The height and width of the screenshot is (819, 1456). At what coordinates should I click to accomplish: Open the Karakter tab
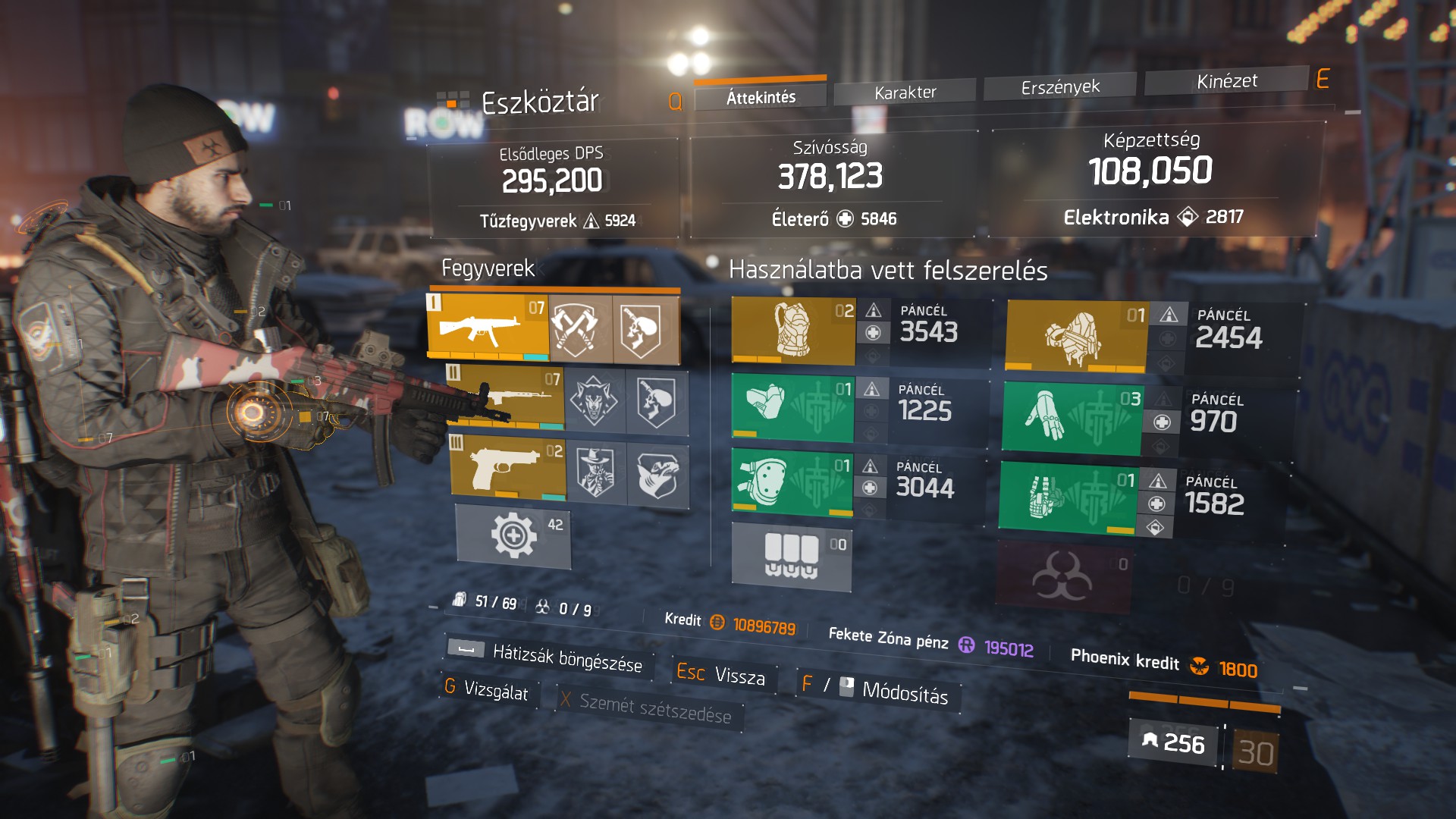pos(905,93)
